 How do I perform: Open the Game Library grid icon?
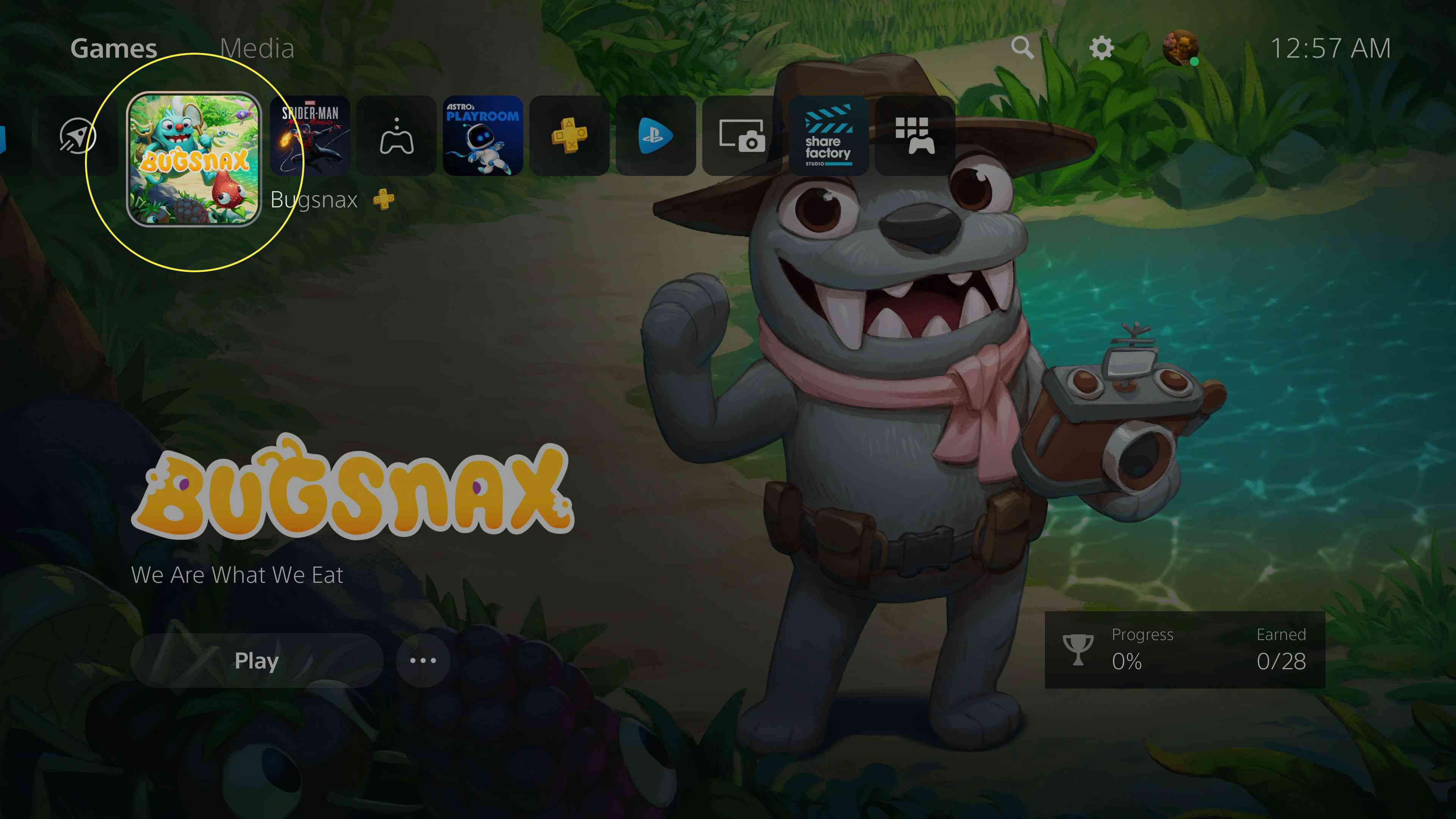915,136
